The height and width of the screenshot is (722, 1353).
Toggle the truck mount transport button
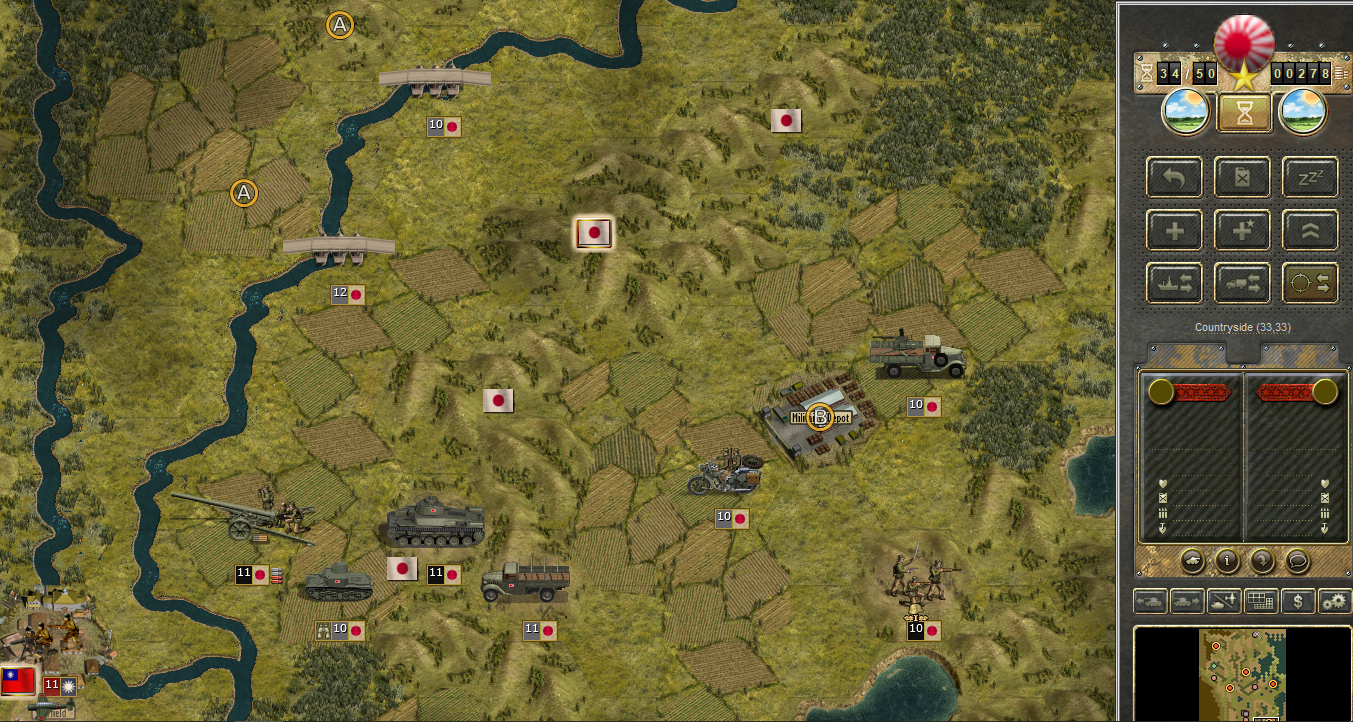[1243, 284]
